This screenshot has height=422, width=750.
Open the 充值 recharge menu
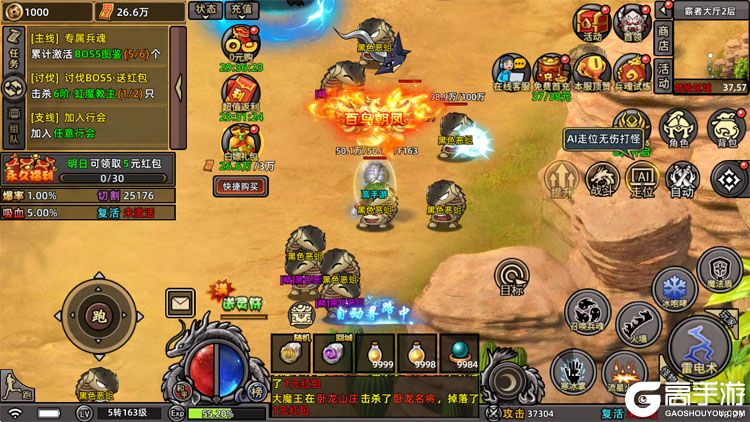pos(241,9)
